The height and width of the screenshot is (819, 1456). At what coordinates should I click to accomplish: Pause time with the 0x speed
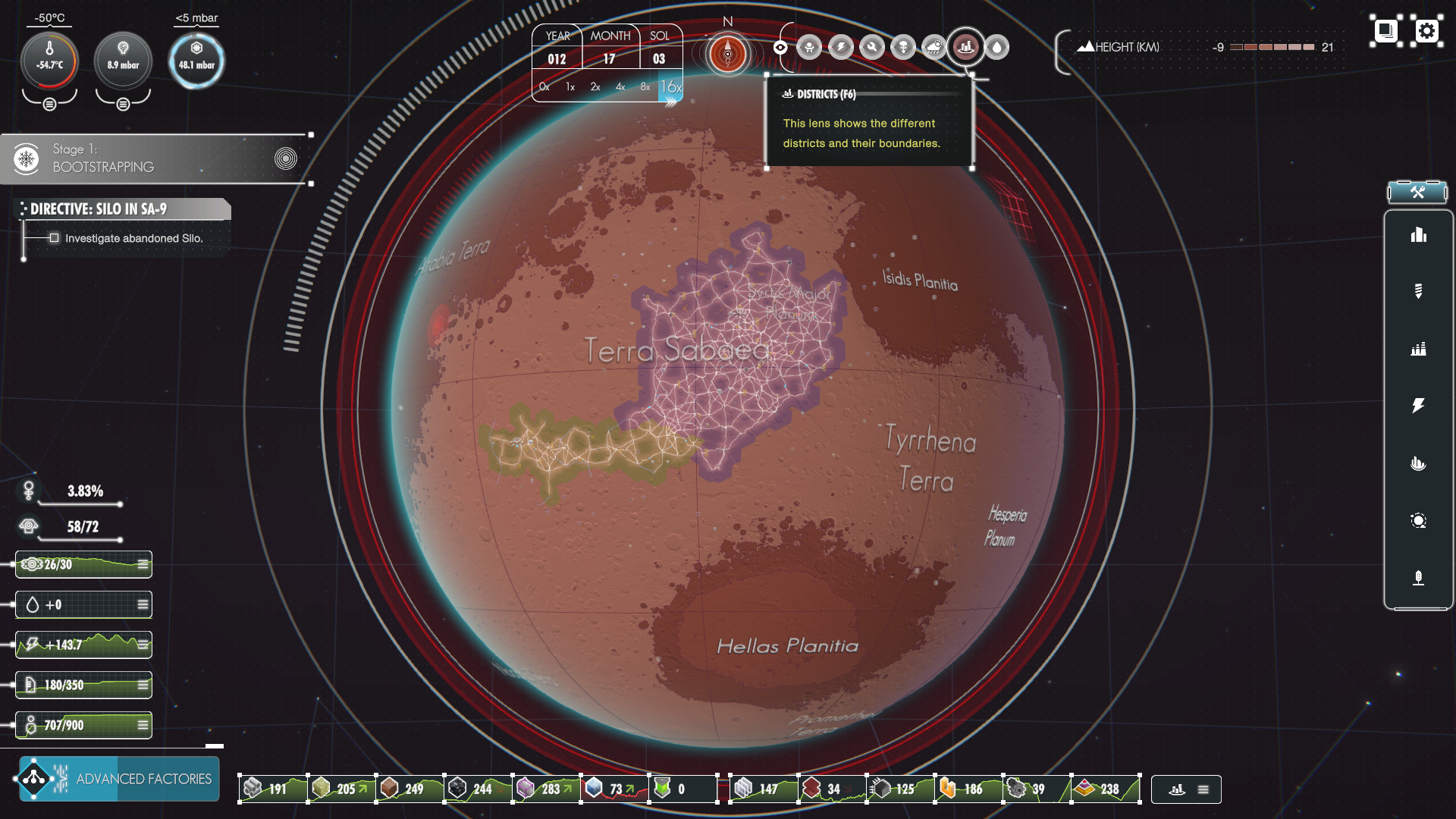544,87
